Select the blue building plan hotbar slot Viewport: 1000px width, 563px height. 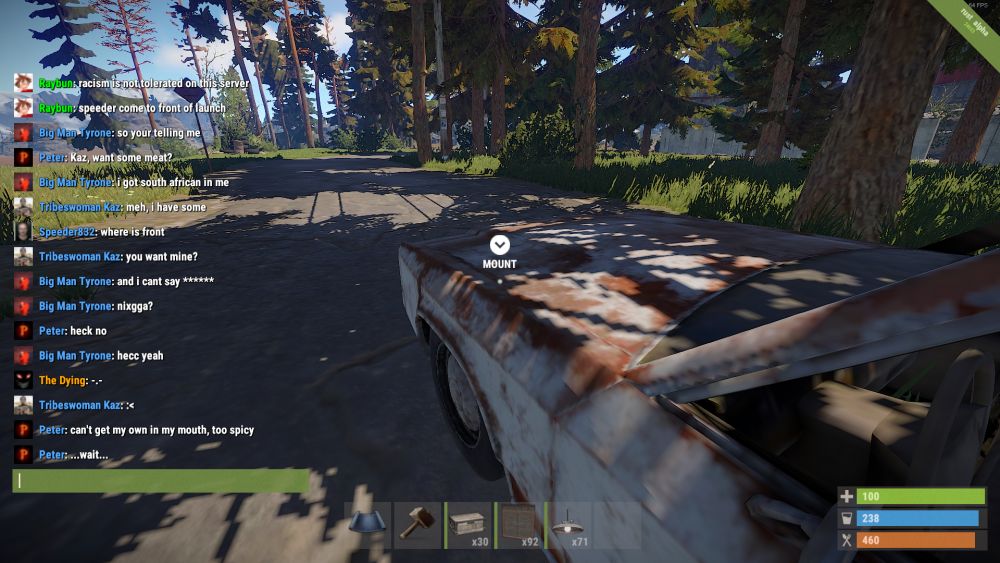(x=368, y=525)
